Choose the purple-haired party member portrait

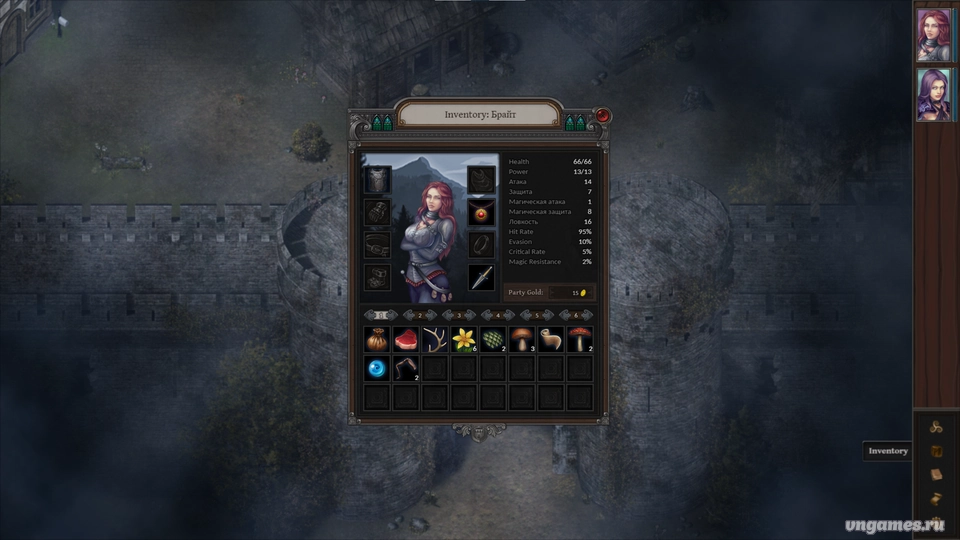(934, 95)
